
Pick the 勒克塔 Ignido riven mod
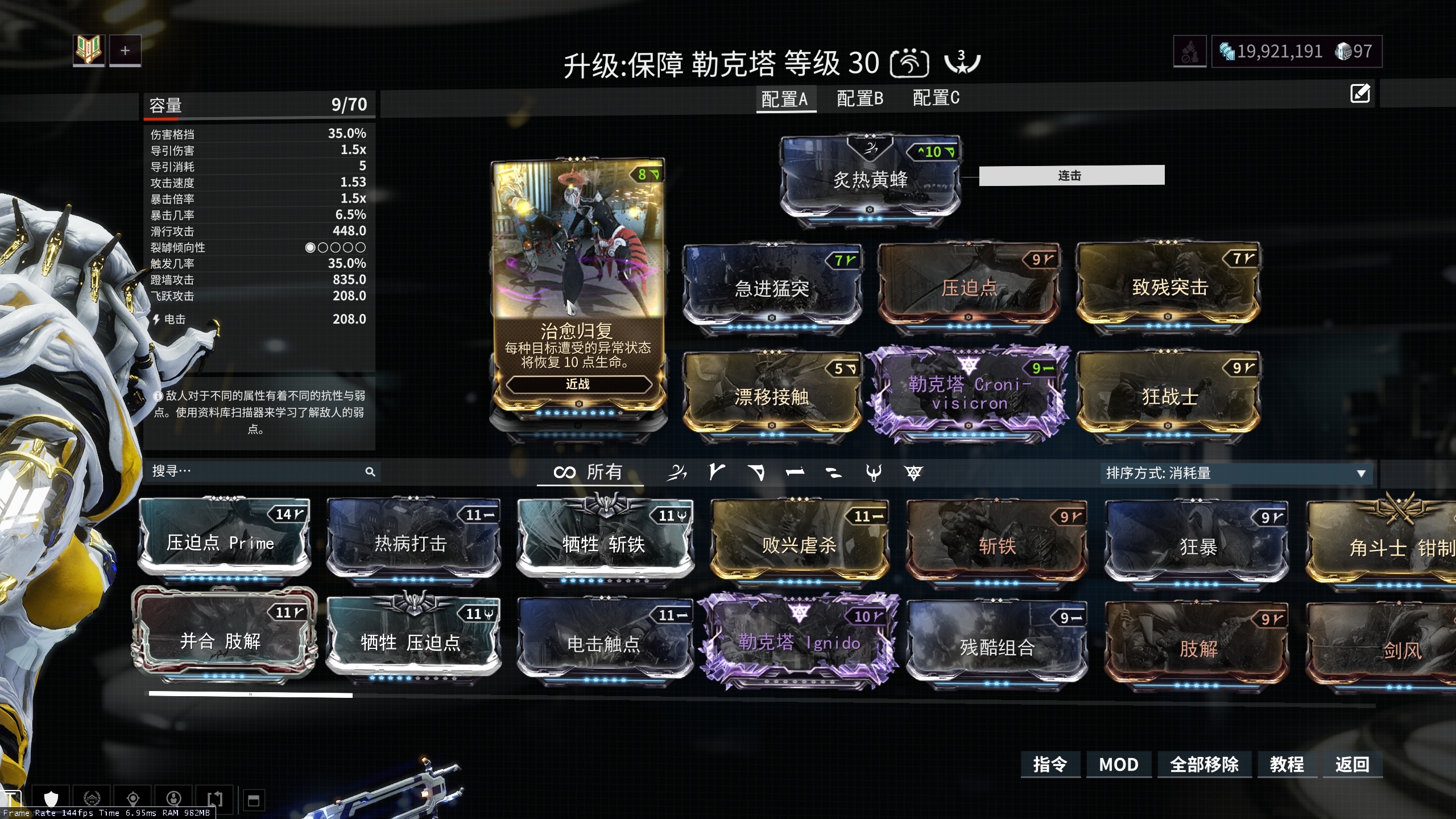pos(799,643)
